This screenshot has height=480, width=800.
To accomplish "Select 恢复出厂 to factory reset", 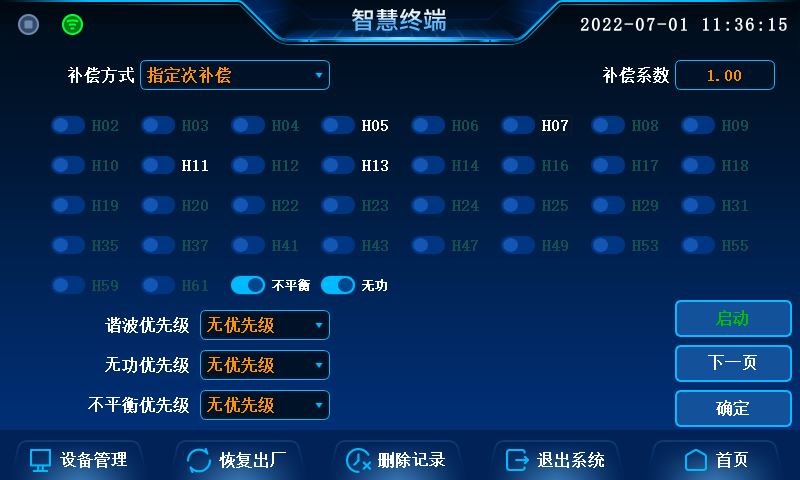I will [x=238, y=460].
